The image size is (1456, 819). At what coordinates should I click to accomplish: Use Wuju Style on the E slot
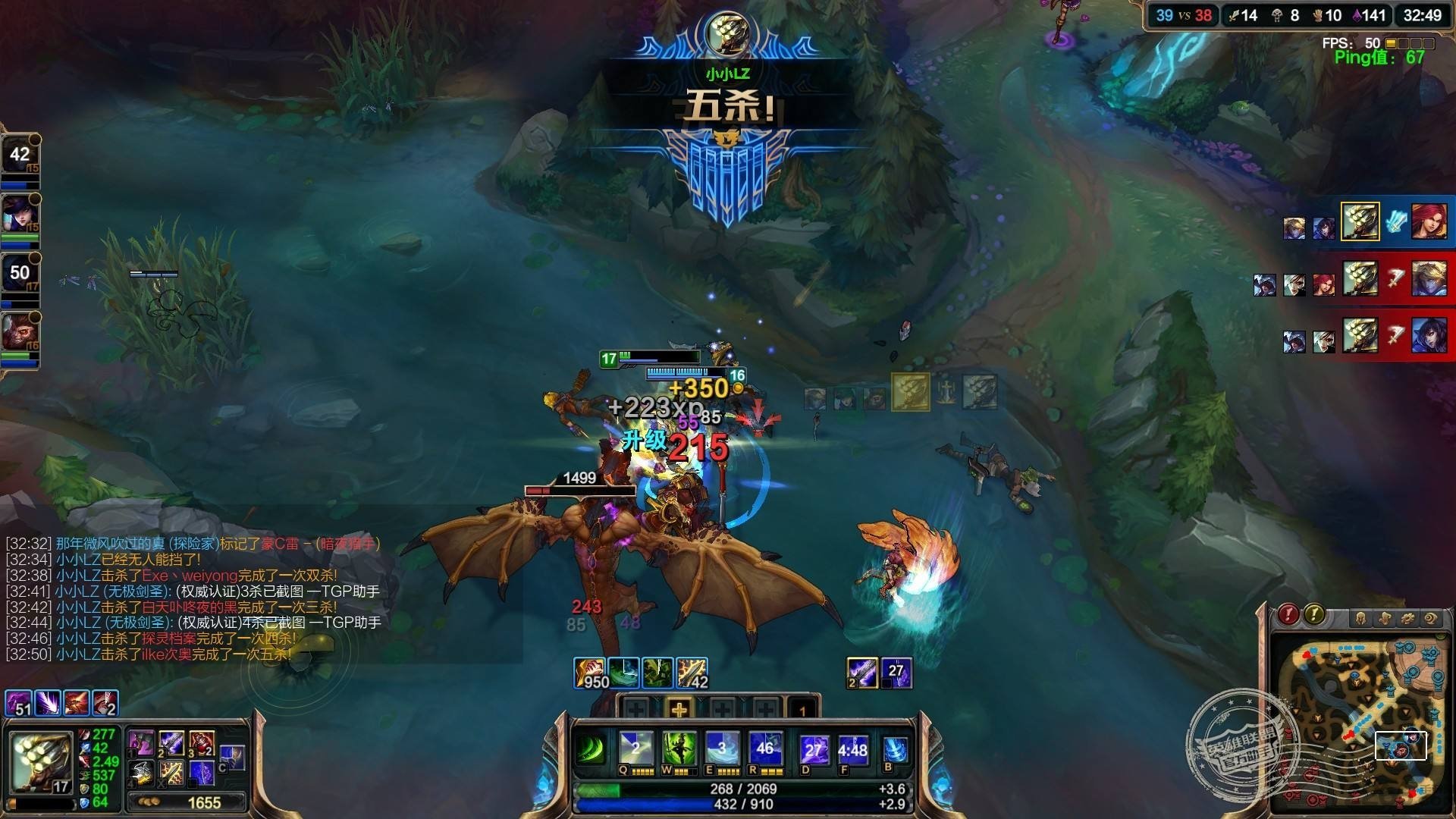click(721, 748)
